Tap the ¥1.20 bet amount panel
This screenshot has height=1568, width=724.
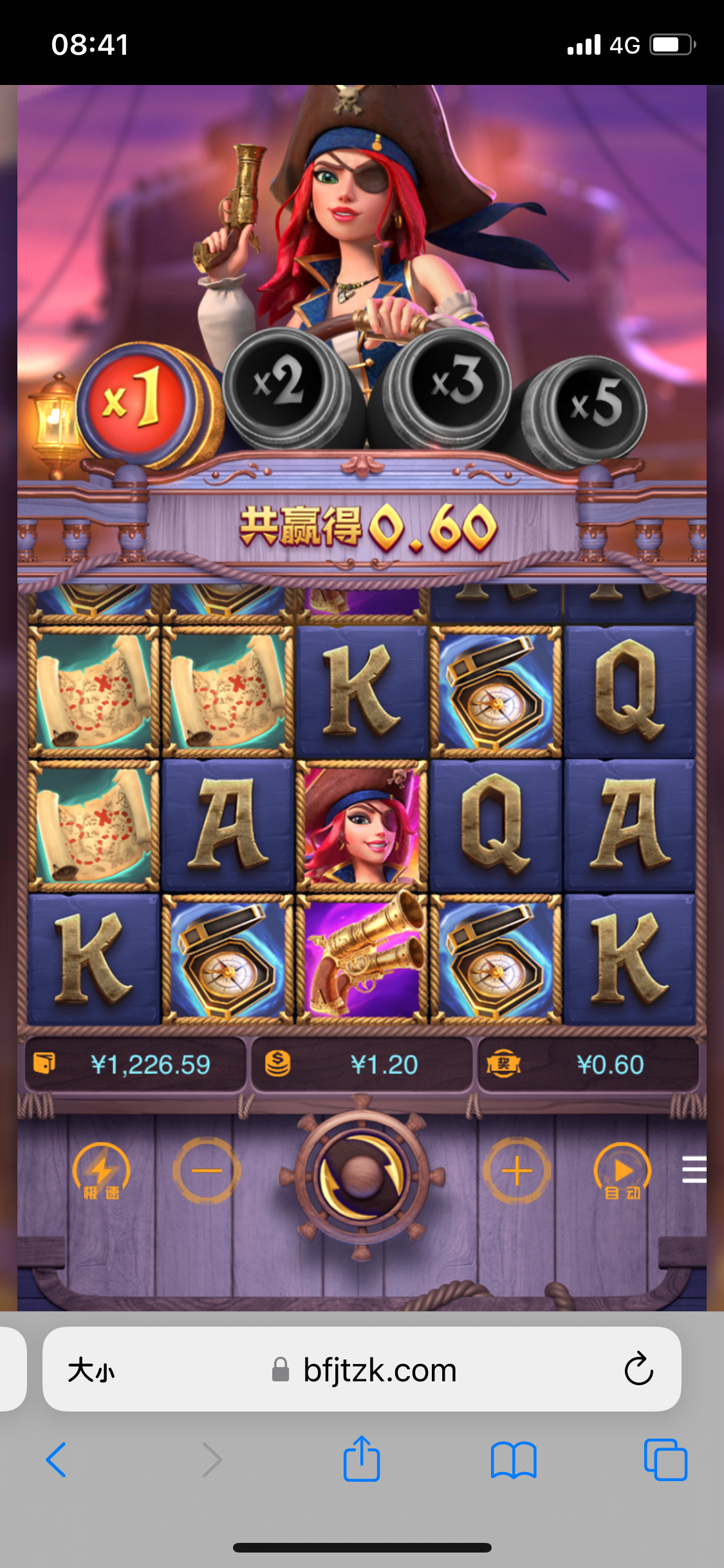[x=362, y=1065]
